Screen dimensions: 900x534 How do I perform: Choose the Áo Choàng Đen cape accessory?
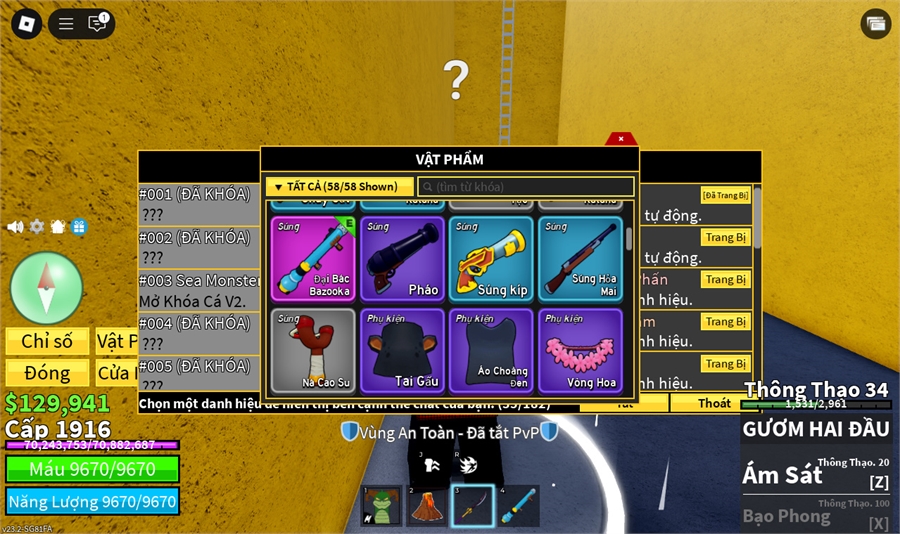[x=491, y=350]
